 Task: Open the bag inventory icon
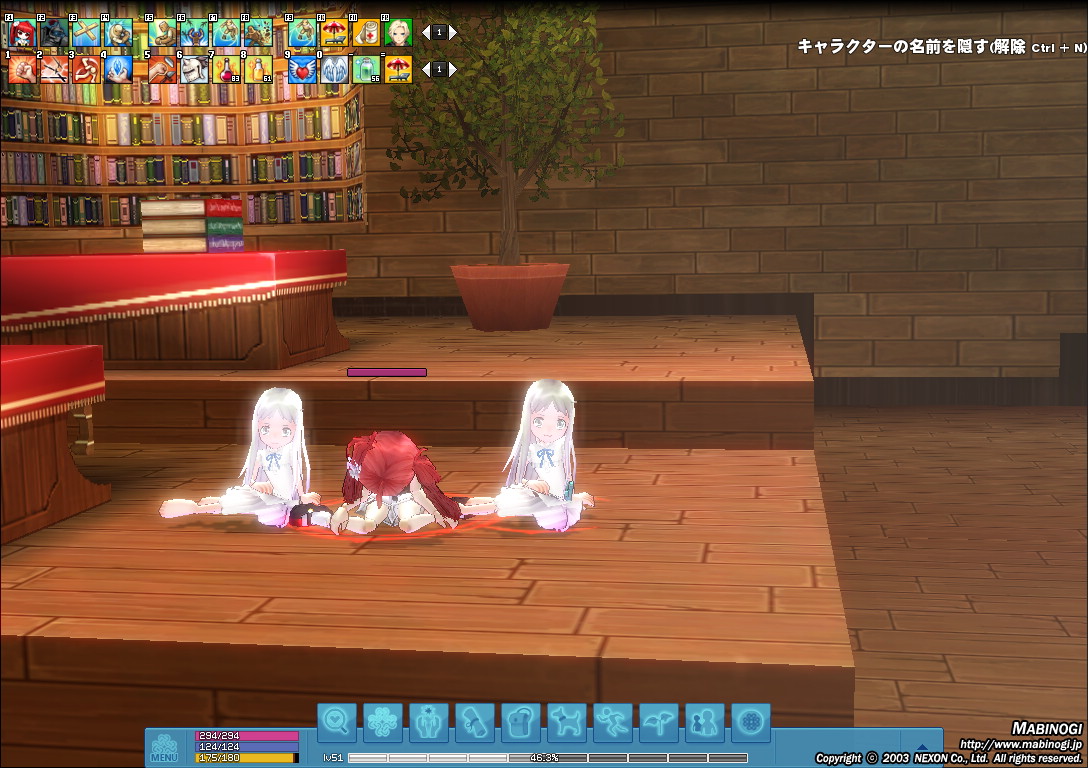coord(521,721)
